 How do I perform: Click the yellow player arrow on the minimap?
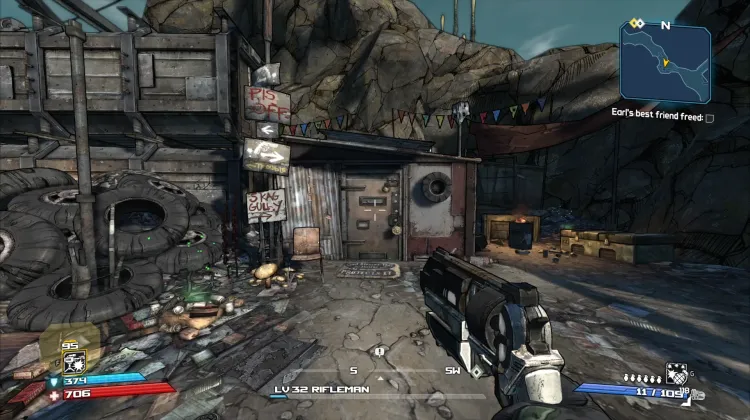[x=663, y=62]
